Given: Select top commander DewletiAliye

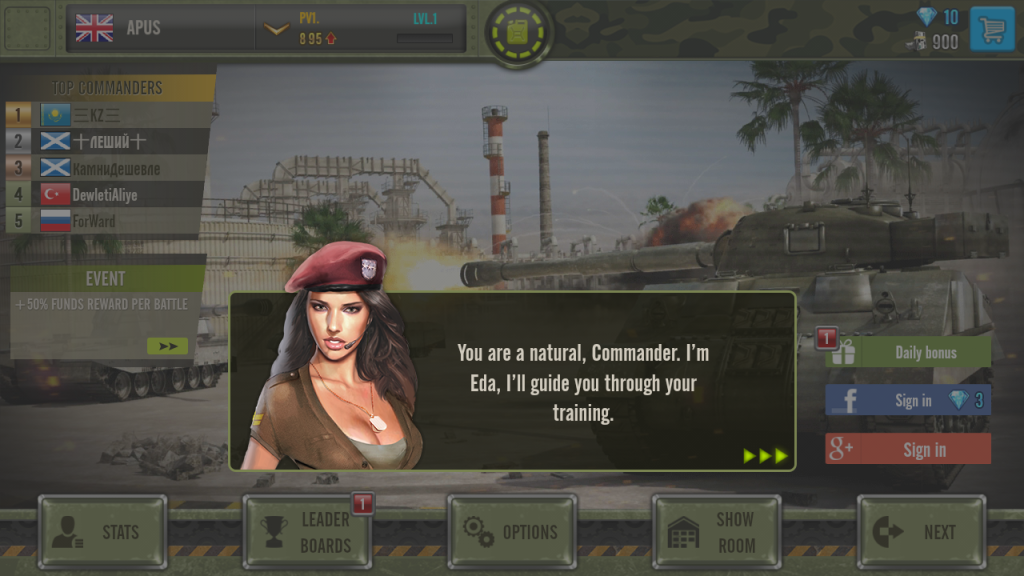Looking at the screenshot, I should point(108,194).
